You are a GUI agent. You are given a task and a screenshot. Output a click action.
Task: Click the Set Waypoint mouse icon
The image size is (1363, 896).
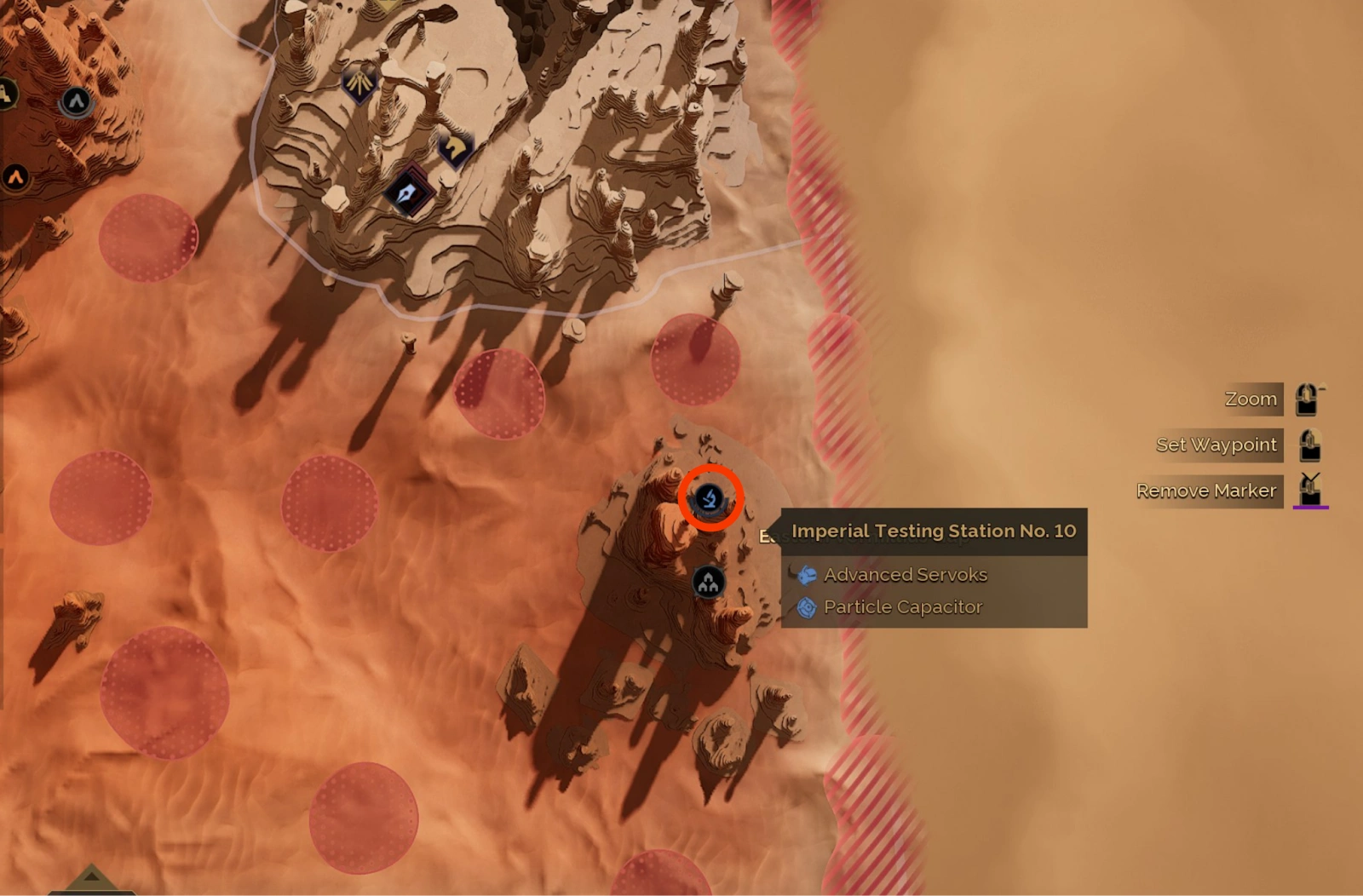click(x=1308, y=444)
